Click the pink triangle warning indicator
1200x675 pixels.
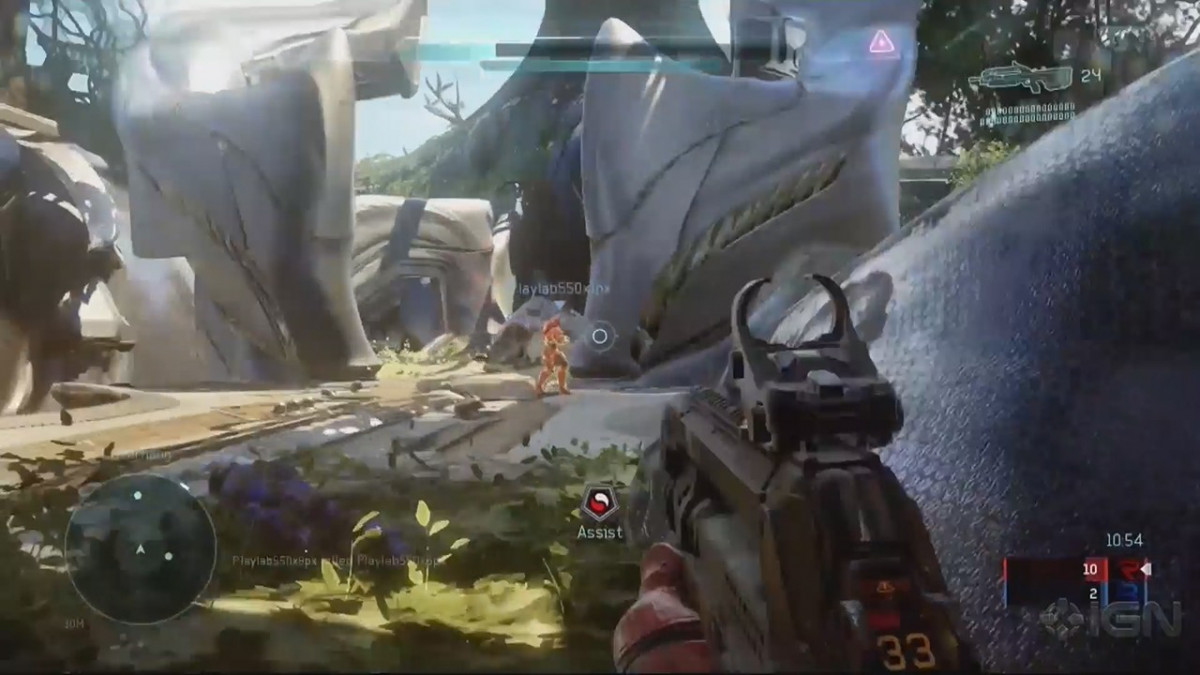tap(881, 42)
